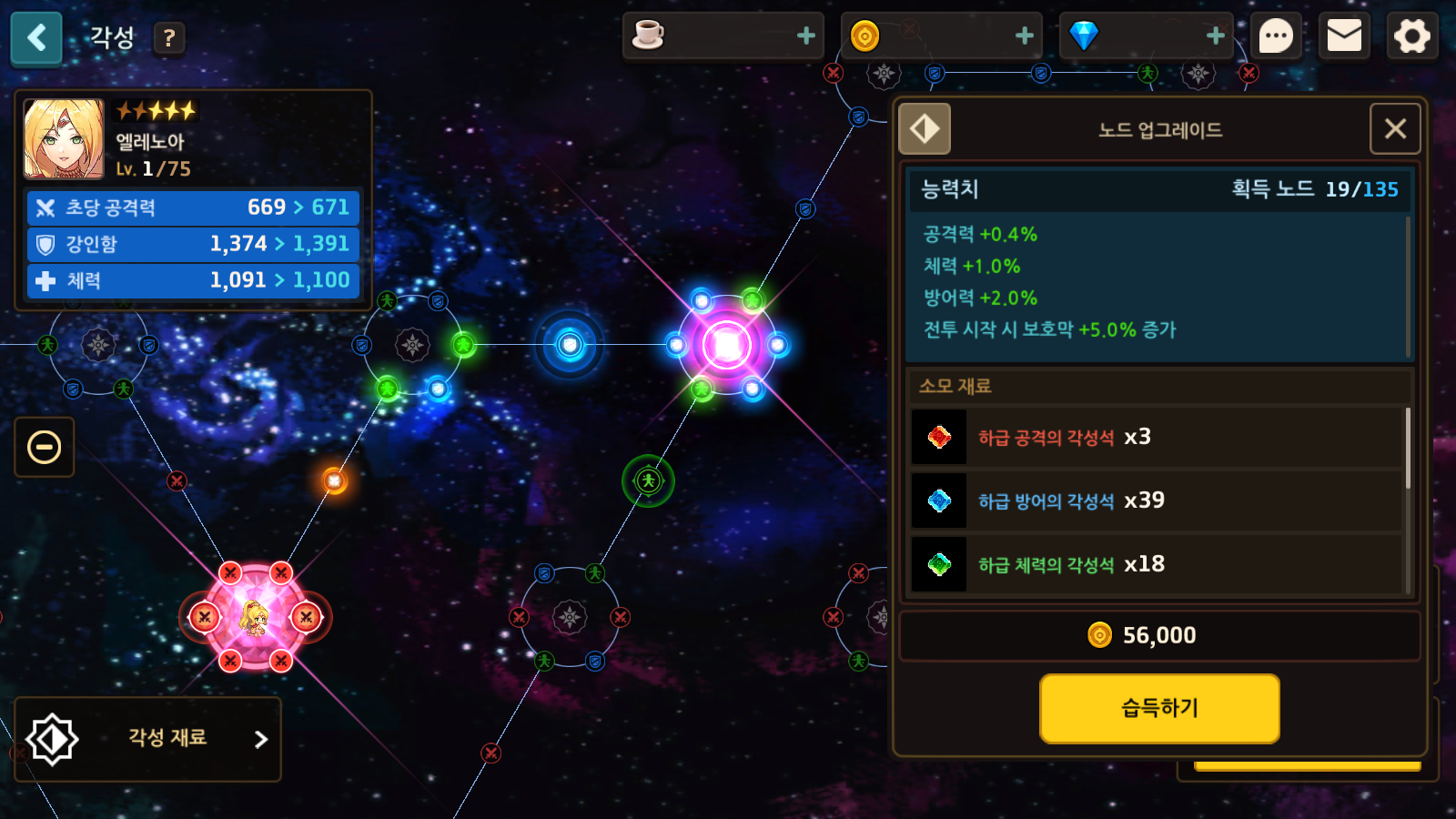Select the 하급 공격의 각성석 material row

click(x=1156, y=438)
